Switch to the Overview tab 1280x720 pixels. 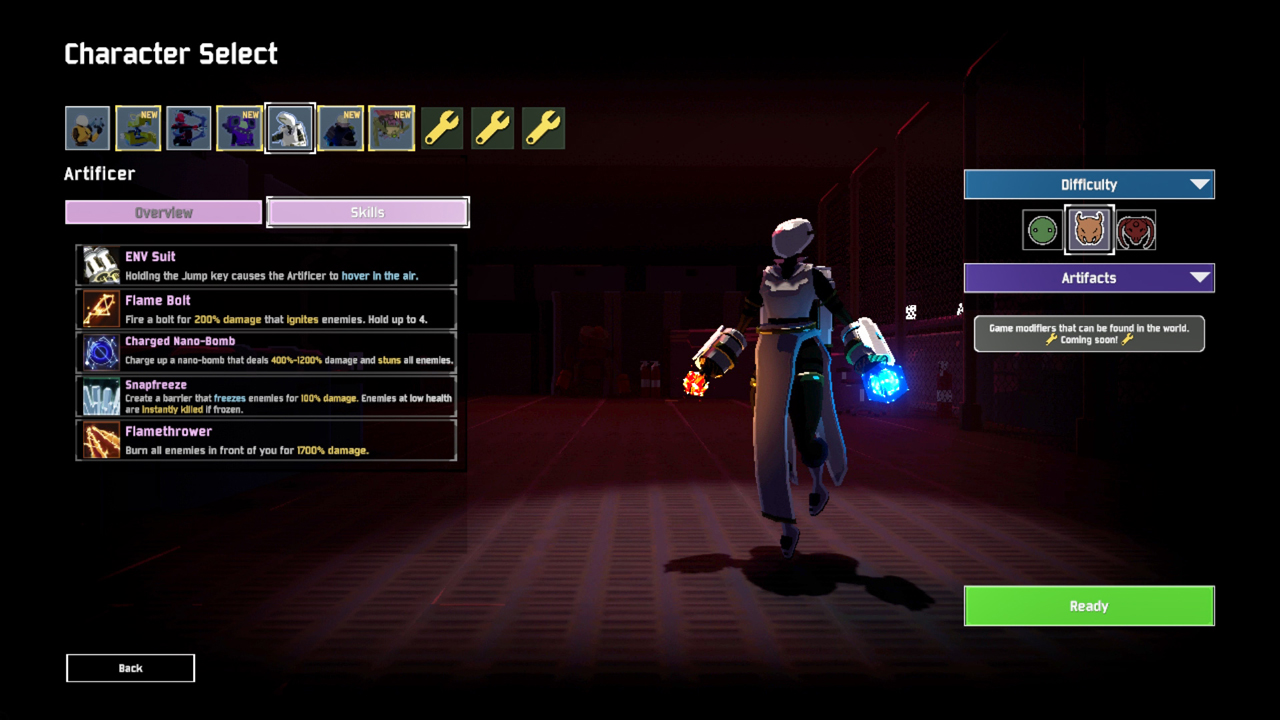pos(163,212)
